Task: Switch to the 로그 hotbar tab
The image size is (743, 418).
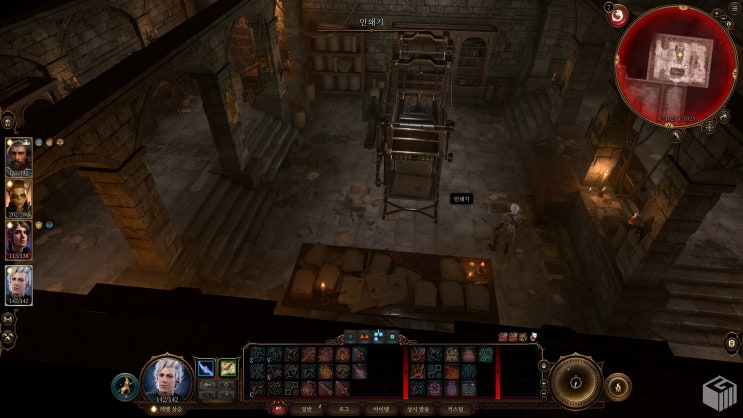Action: [344, 408]
